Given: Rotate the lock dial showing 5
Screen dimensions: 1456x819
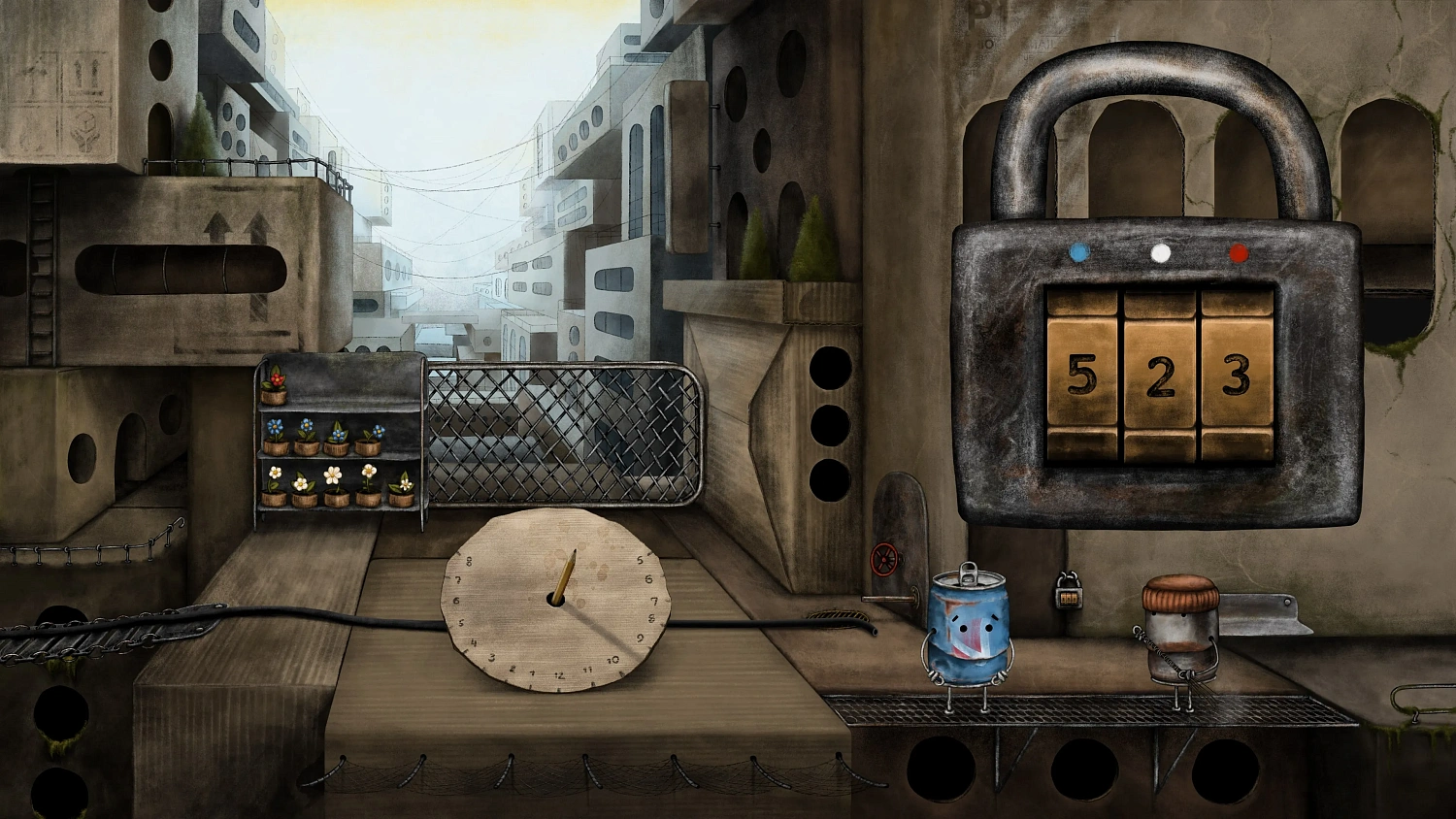Looking at the screenshot, I should pos(1081,374).
